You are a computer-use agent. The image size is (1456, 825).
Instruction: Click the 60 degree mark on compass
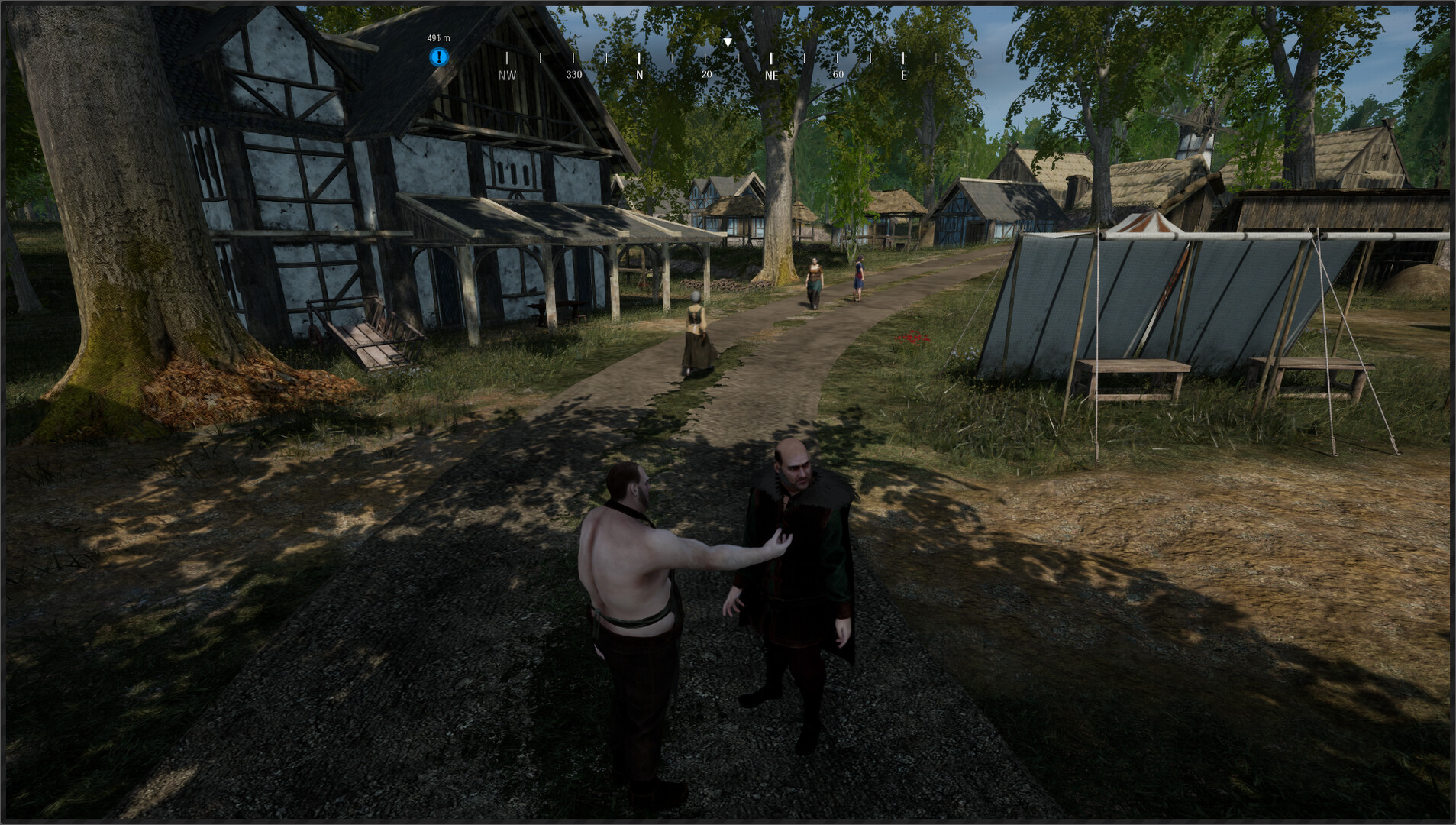(838, 74)
